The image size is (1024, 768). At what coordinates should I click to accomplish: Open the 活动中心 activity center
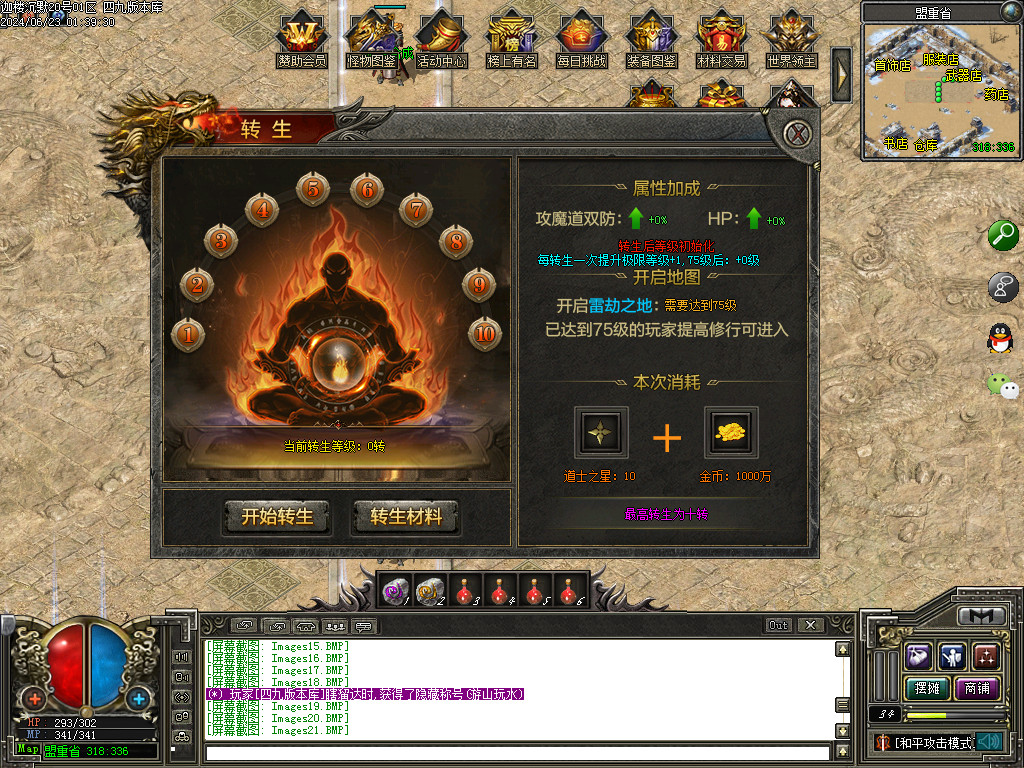click(x=442, y=38)
